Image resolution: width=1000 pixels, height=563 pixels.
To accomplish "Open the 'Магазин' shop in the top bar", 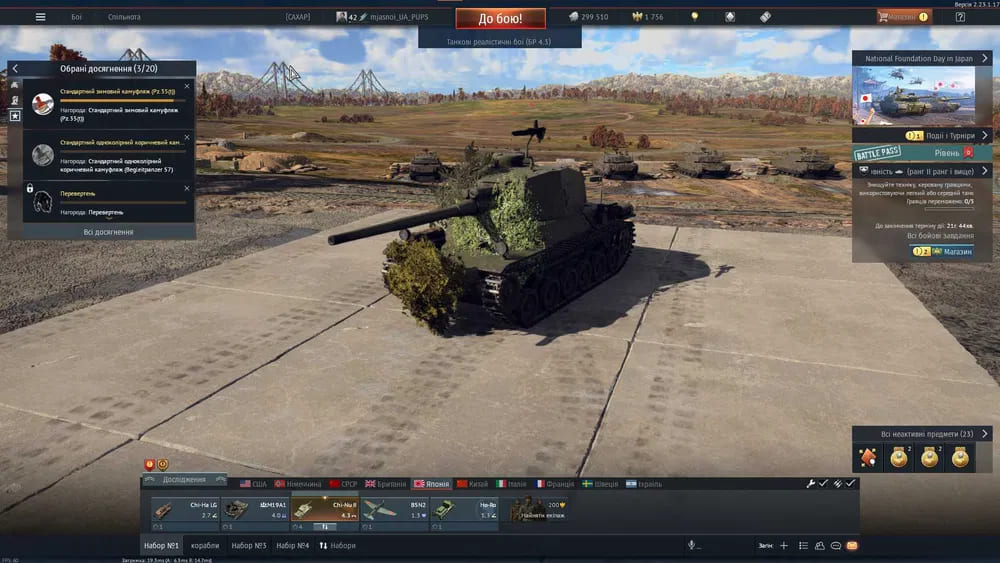I will 903,17.
